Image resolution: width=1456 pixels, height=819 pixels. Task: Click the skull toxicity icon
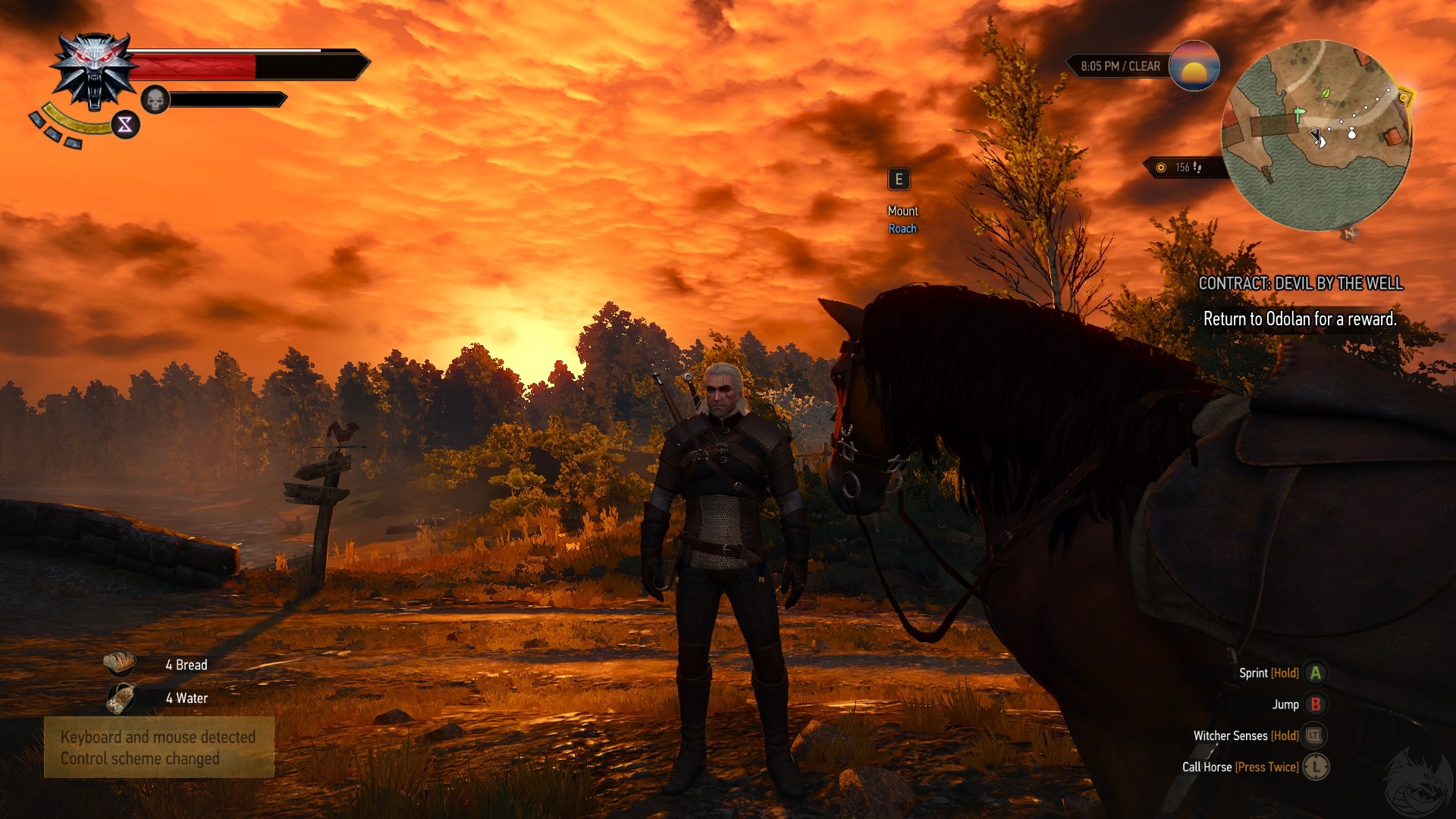click(x=155, y=99)
